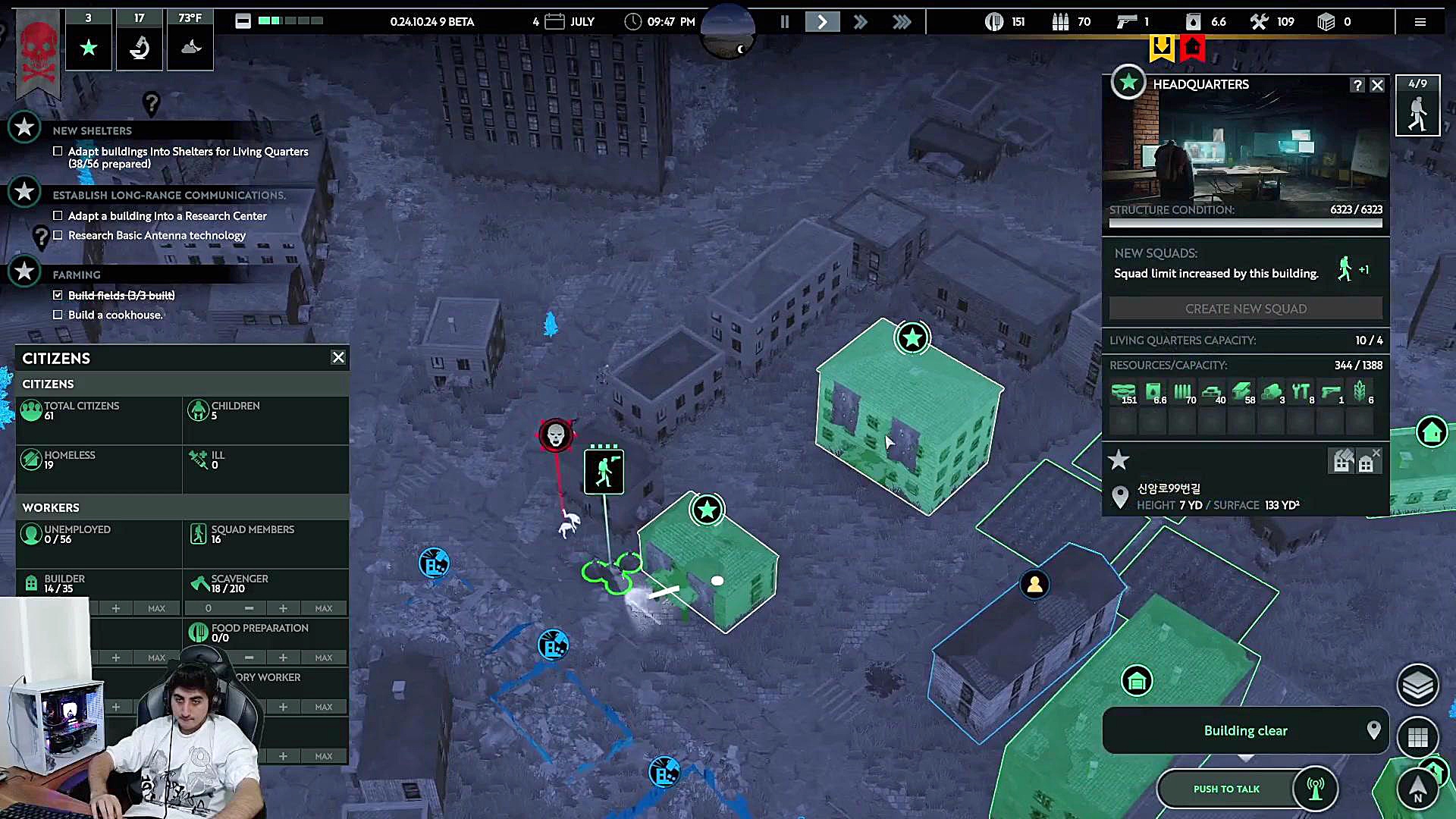The image size is (1456, 819).
Task: Click the Create New Squad button
Action: tap(1245, 309)
